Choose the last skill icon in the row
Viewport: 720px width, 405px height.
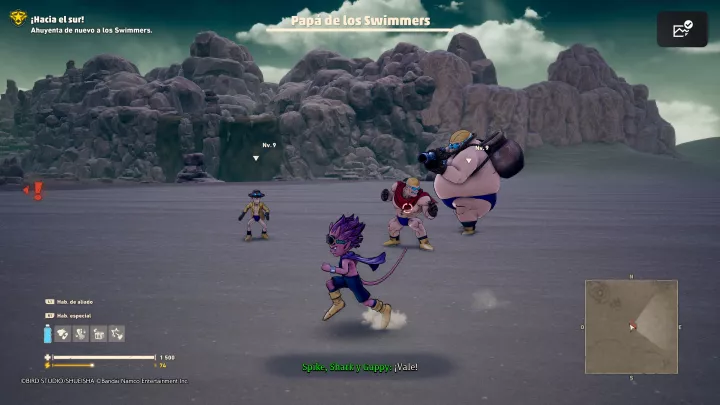point(117,334)
